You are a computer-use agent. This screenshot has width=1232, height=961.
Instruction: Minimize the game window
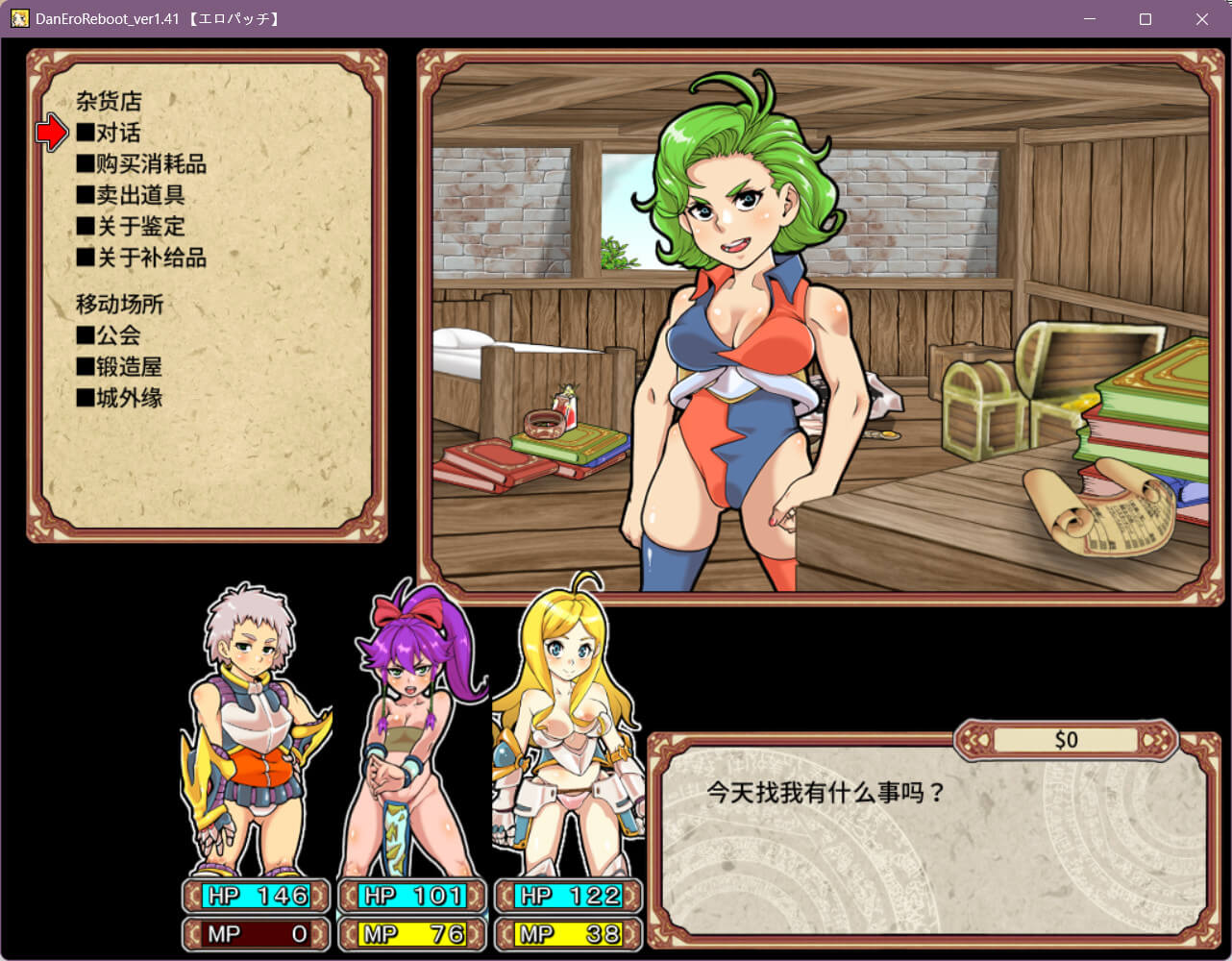tap(1089, 19)
